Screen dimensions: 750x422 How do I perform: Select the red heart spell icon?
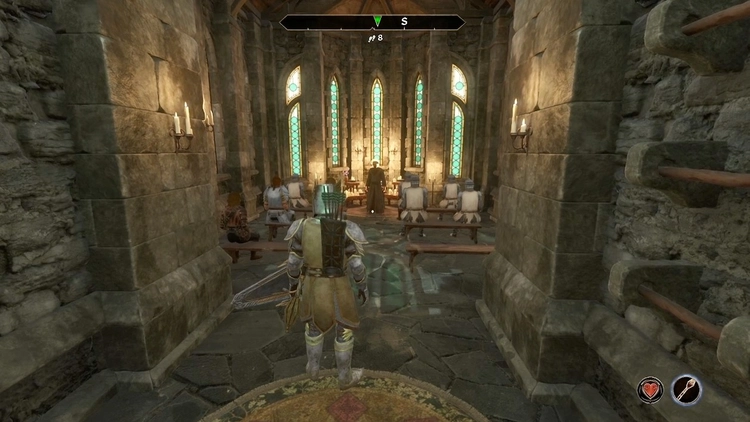pos(651,390)
